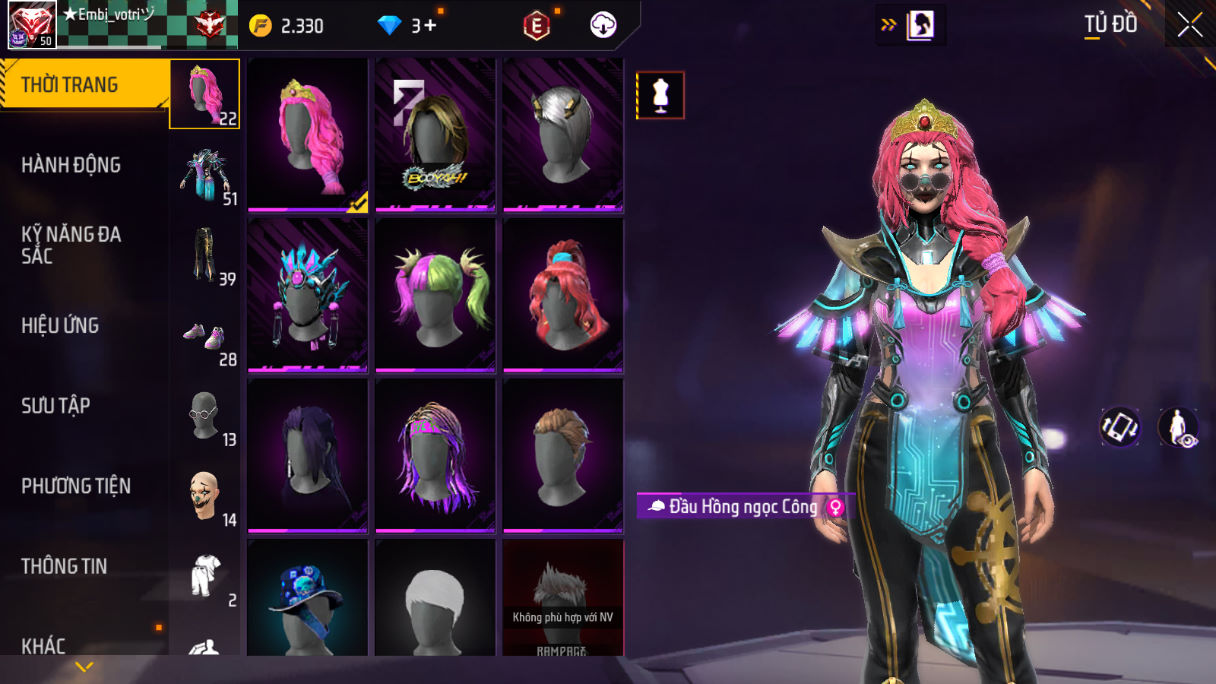Screen dimensions: 1216x684
Task: Open the HIỆU ỨNG effects tab
Action: tap(60, 326)
